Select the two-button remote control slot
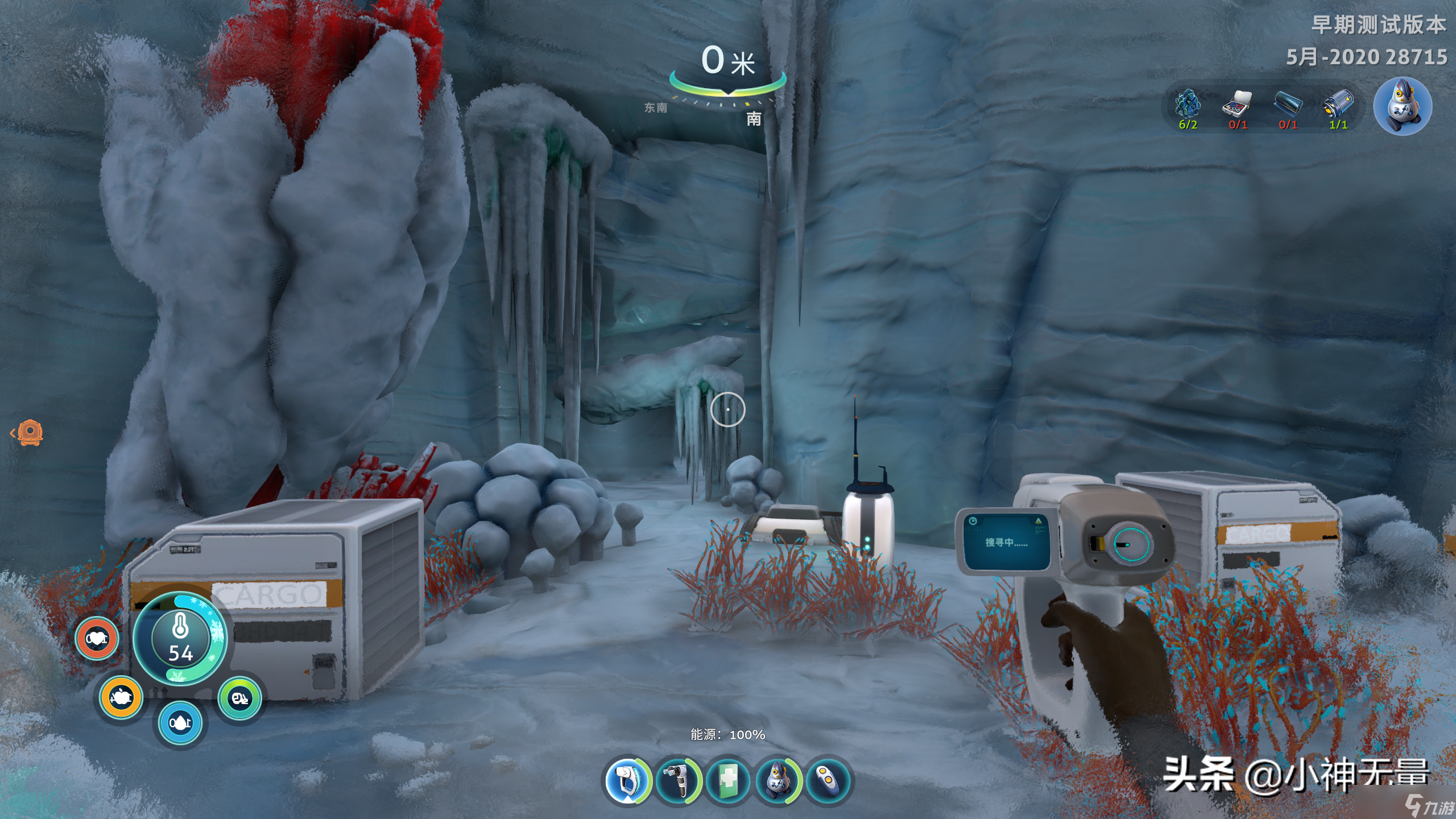Screen dimensions: 1456x819 pos(828,780)
